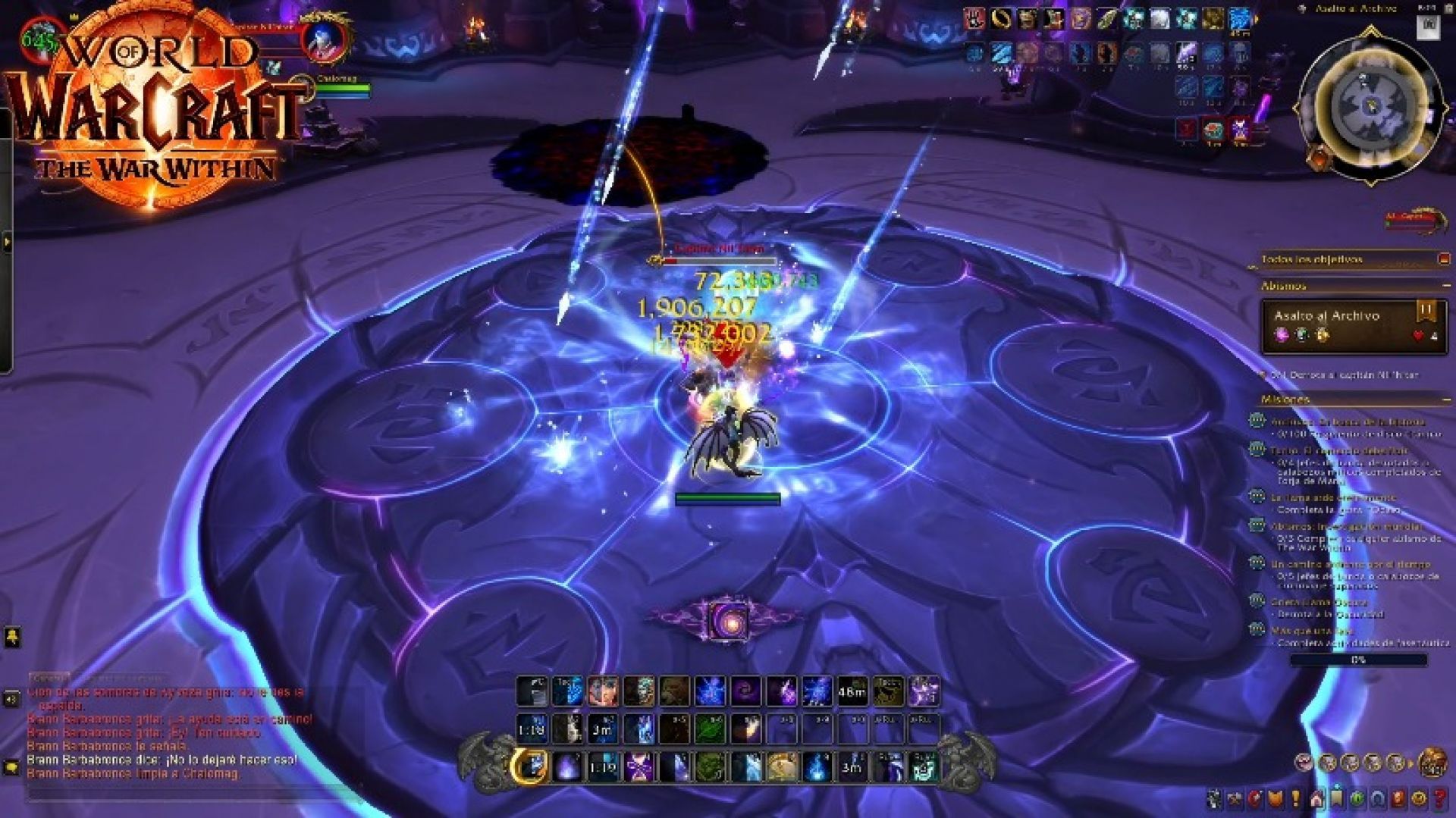
Task: Open the minimap calendar button
Action: tap(1429, 26)
